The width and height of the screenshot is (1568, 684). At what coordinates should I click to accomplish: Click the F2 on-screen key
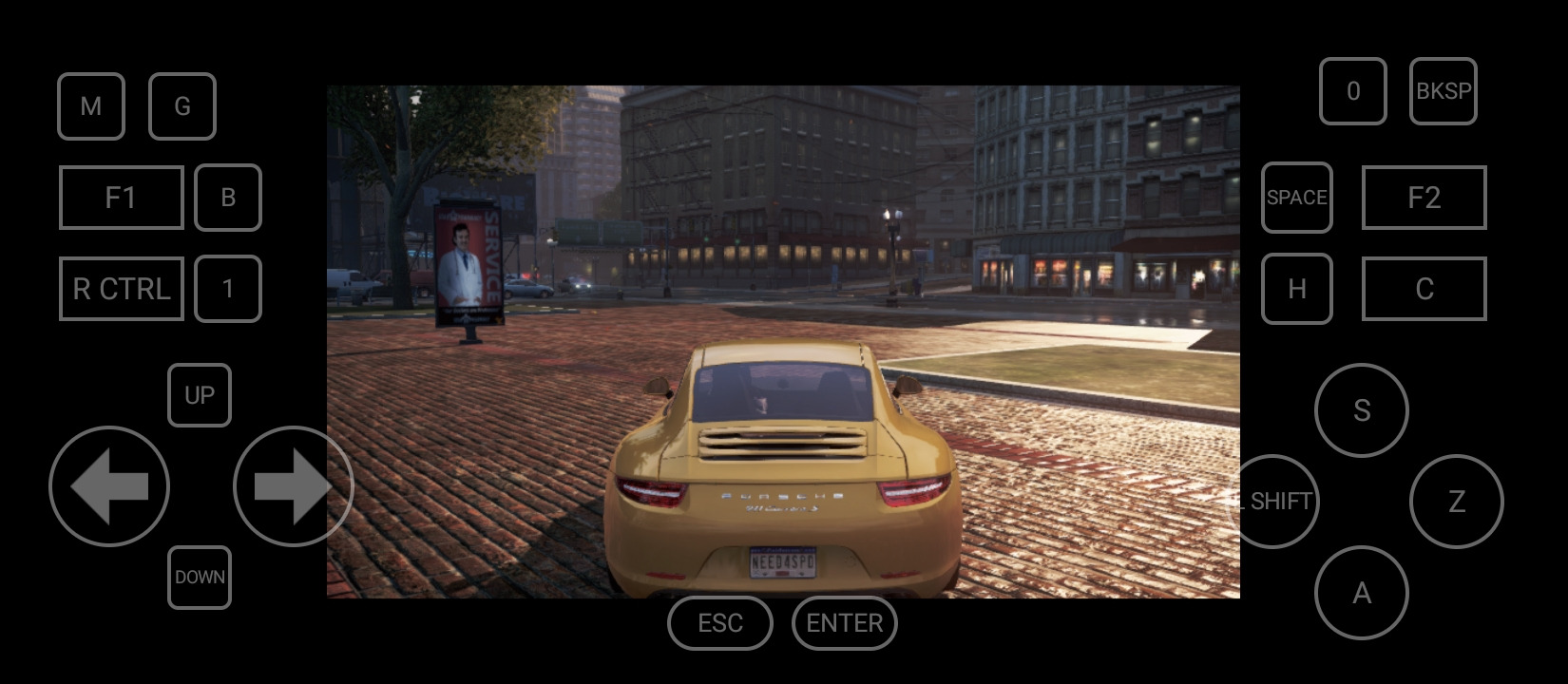(x=1424, y=198)
